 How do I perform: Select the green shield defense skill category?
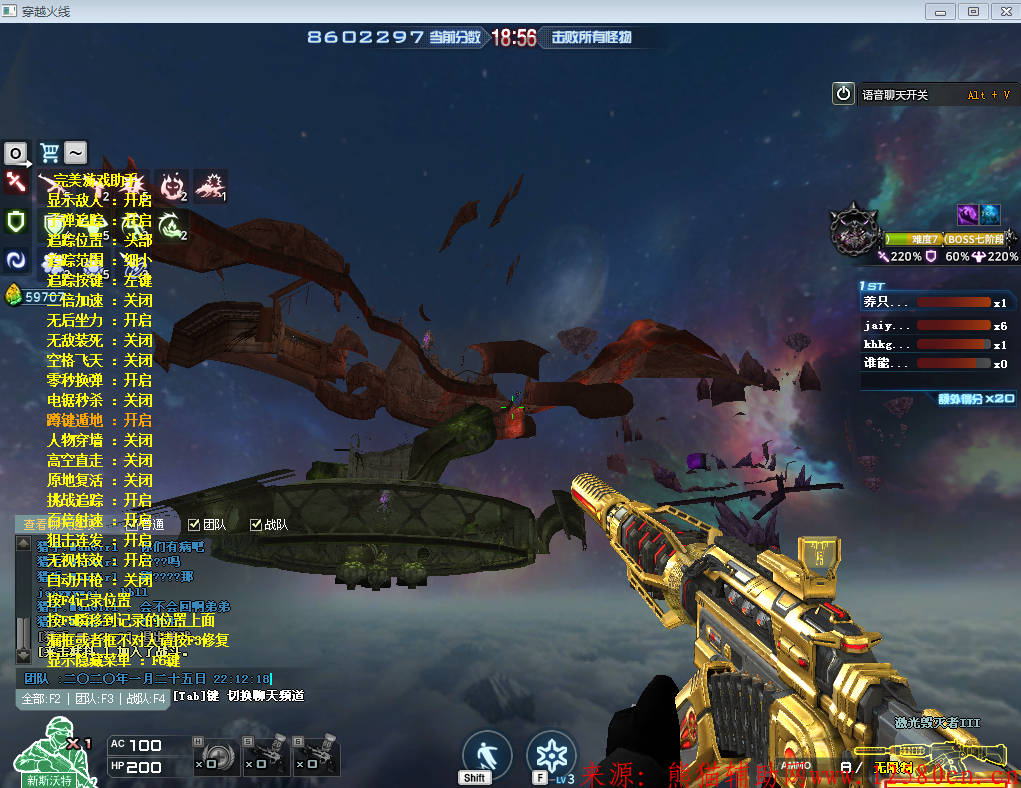[x=16, y=221]
